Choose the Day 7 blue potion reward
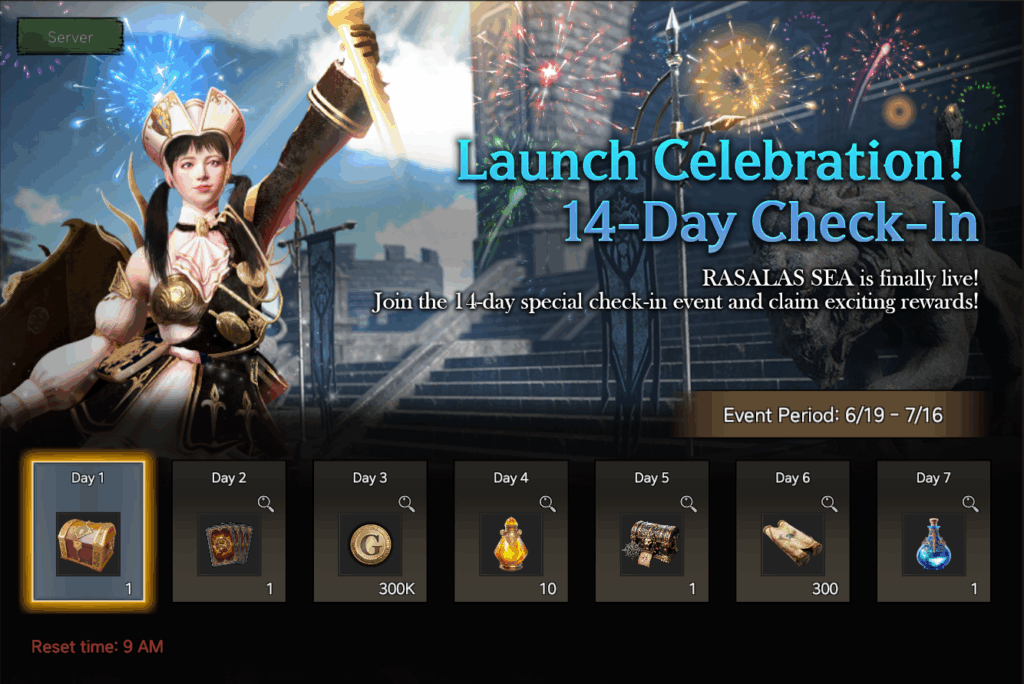1024x684 pixels. click(934, 543)
